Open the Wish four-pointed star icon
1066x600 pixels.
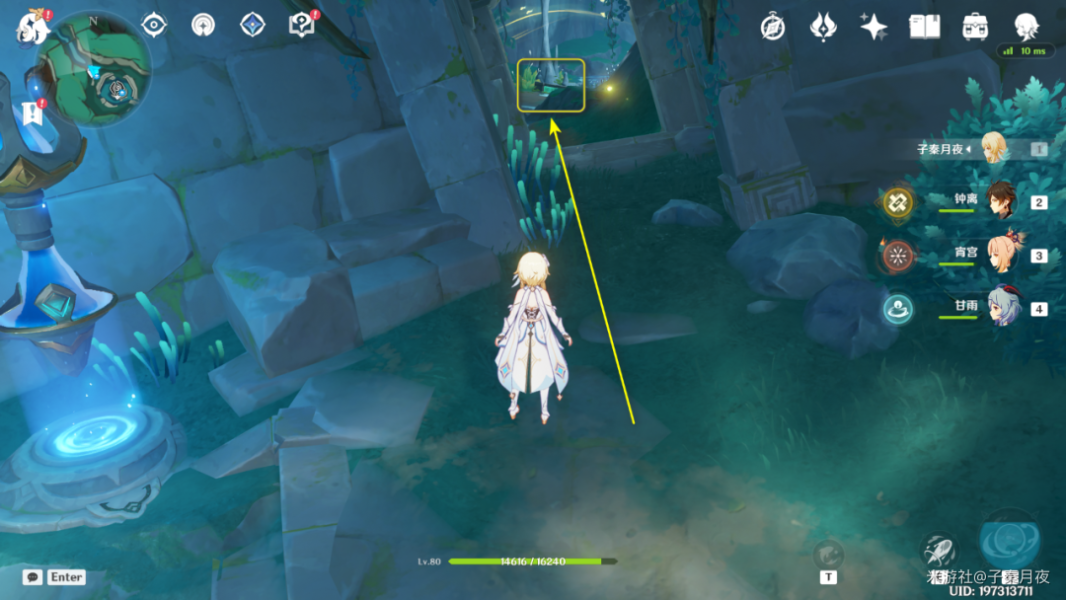(x=874, y=27)
